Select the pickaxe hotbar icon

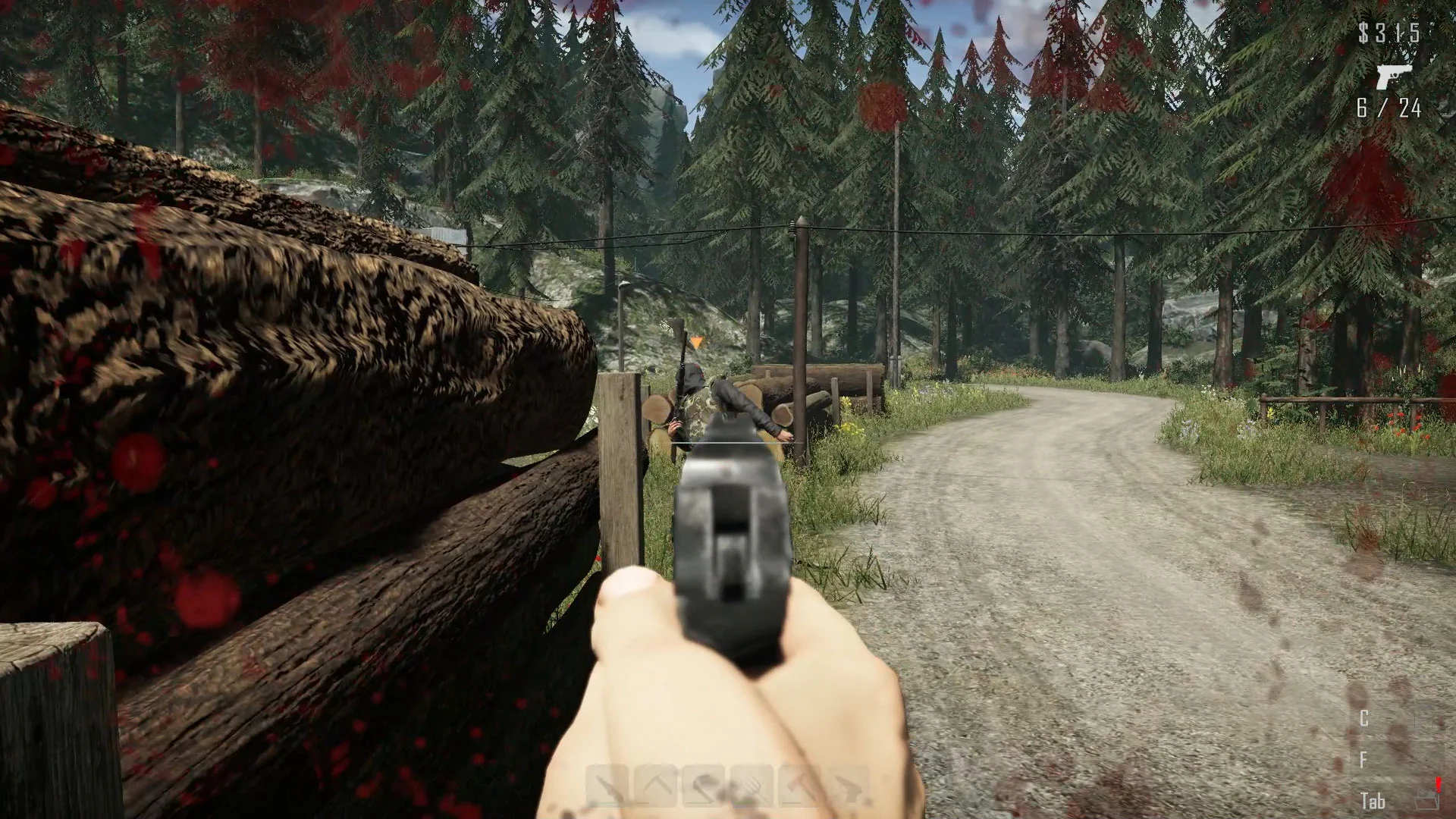(x=655, y=783)
